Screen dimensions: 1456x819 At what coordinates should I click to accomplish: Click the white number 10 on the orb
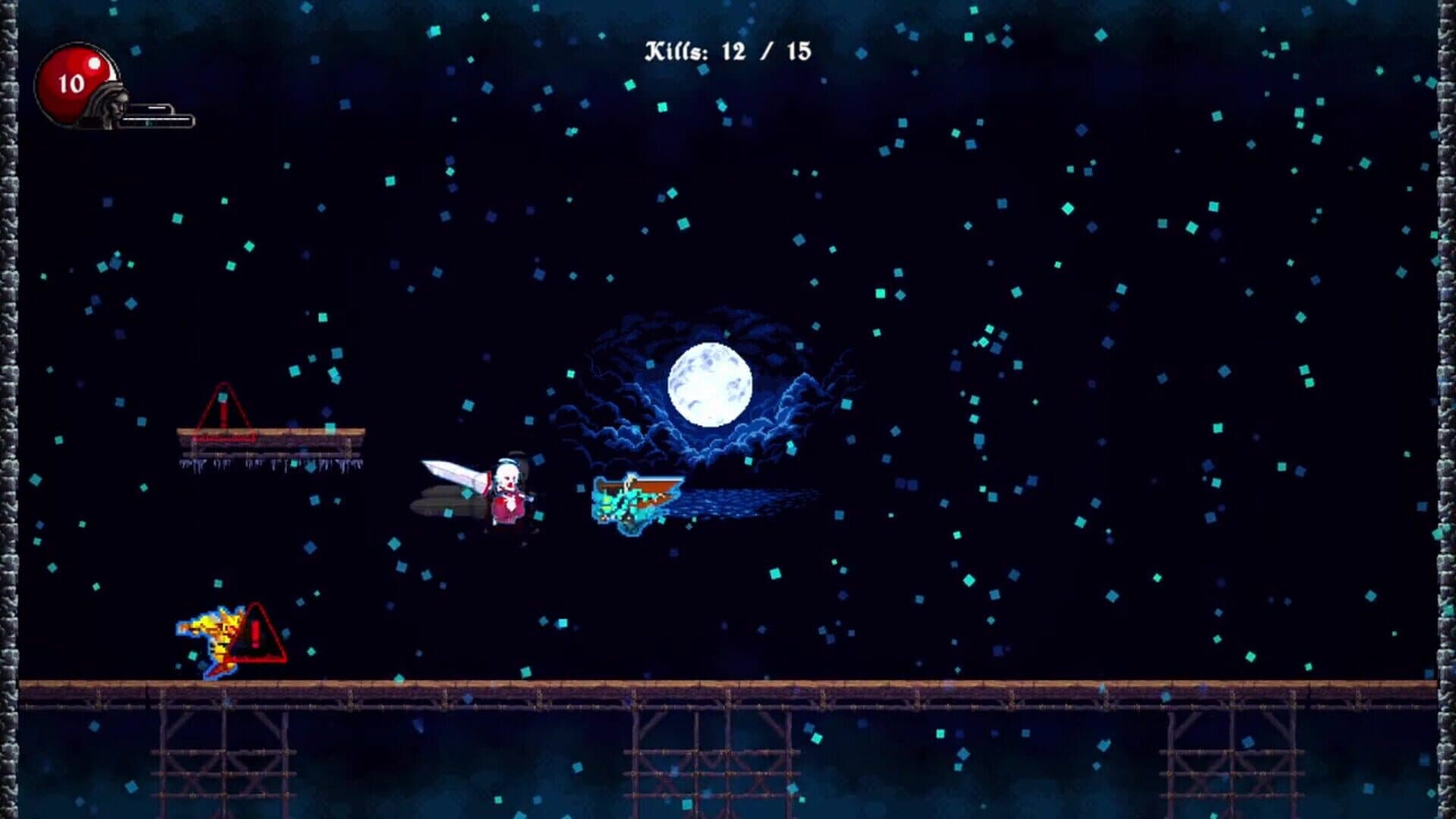[72, 83]
